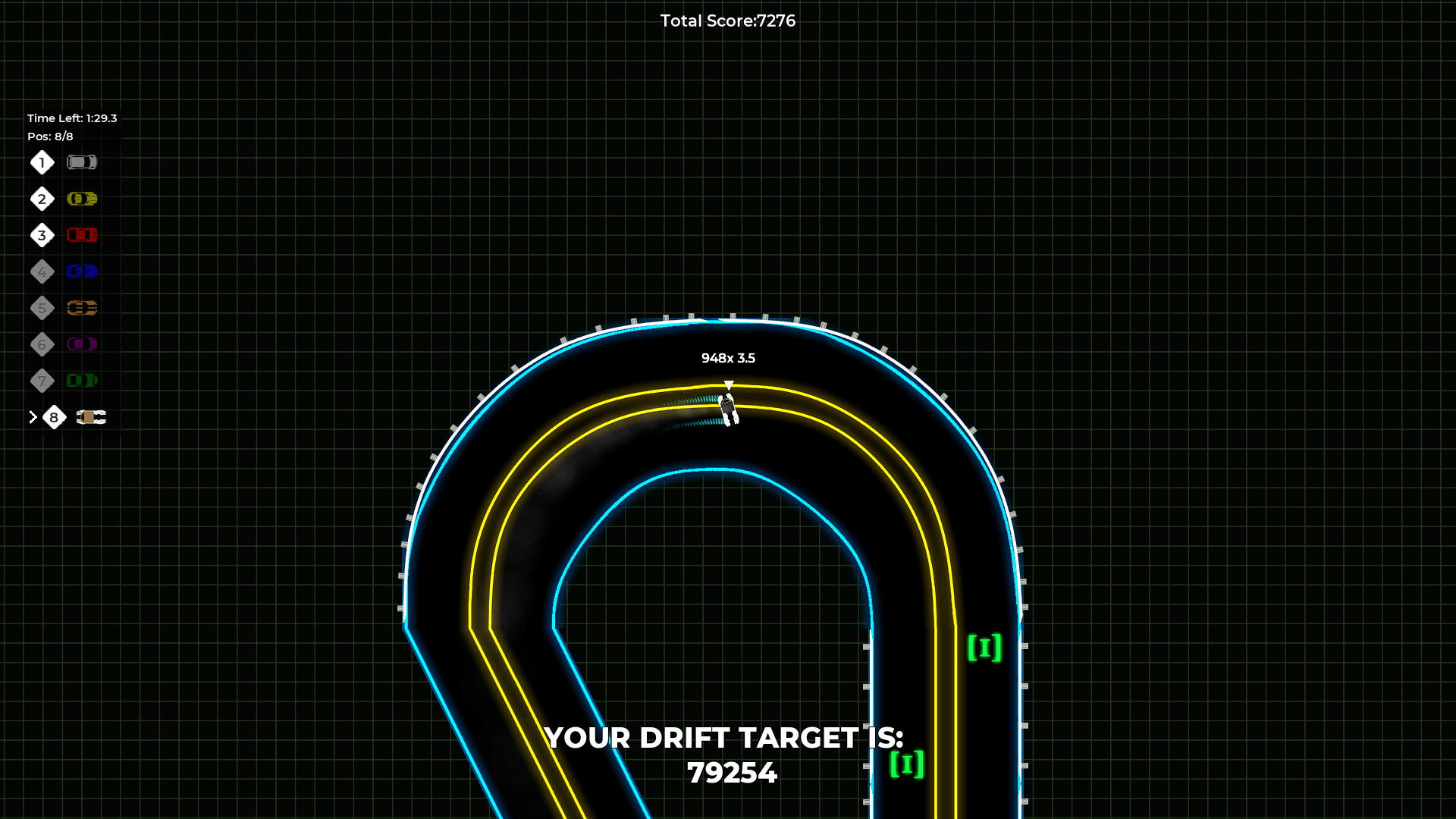The height and width of the screenshot is (819, 1456).
Task: Select the tan player car icon at rank 8
Action: click(91, 417)
